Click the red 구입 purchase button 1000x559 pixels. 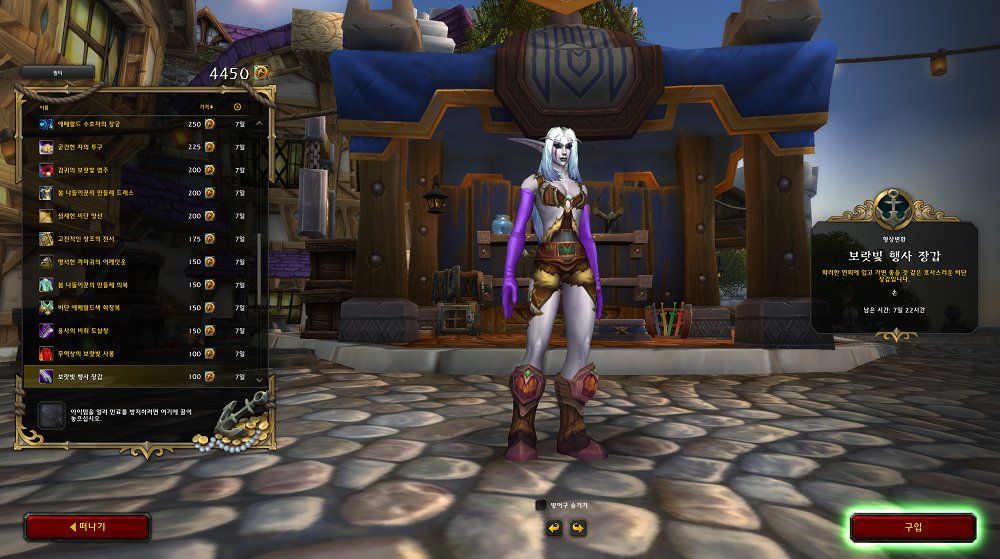point(912,527)
